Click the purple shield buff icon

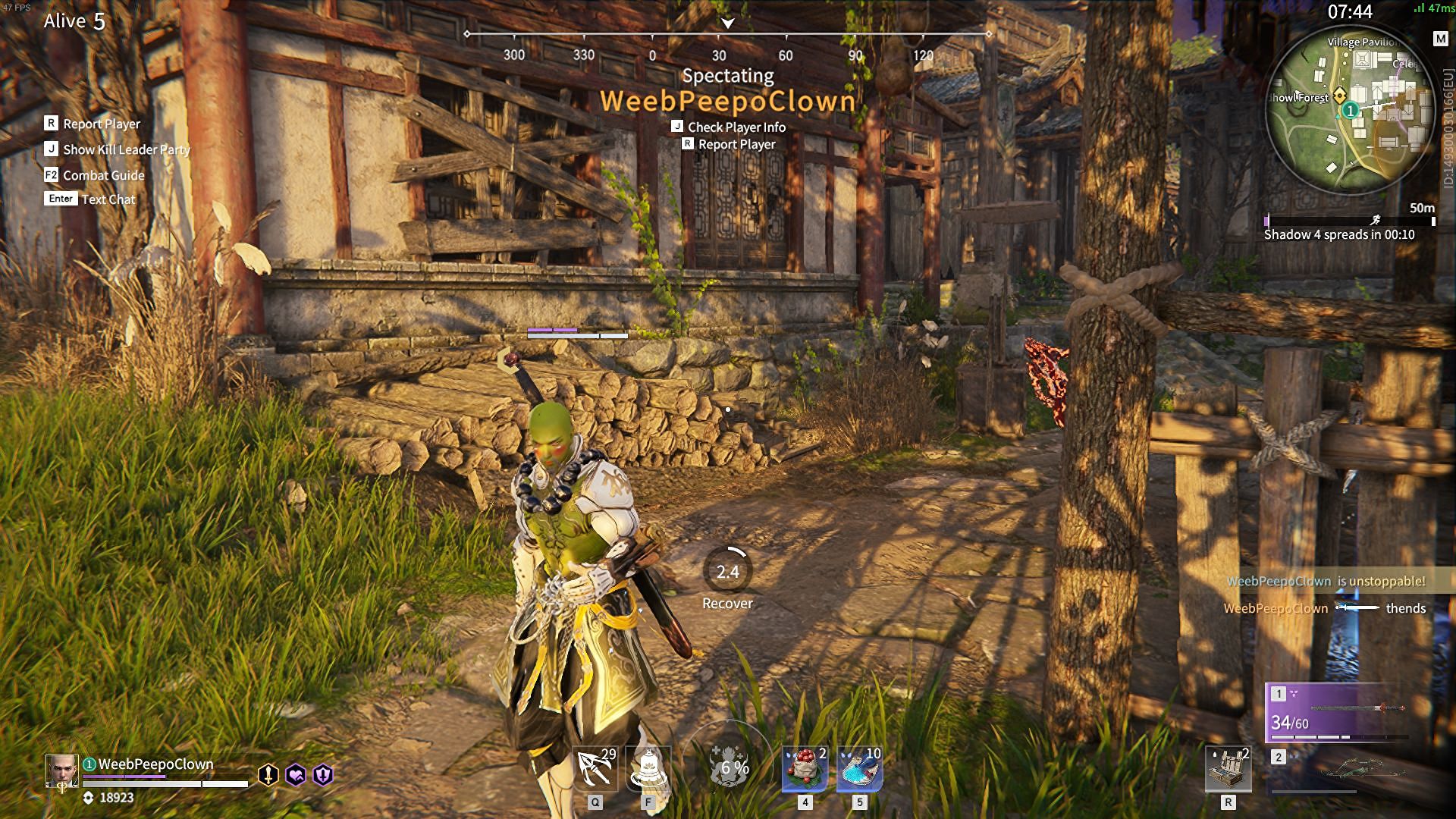pyautogui.click(x=323, y=774)
